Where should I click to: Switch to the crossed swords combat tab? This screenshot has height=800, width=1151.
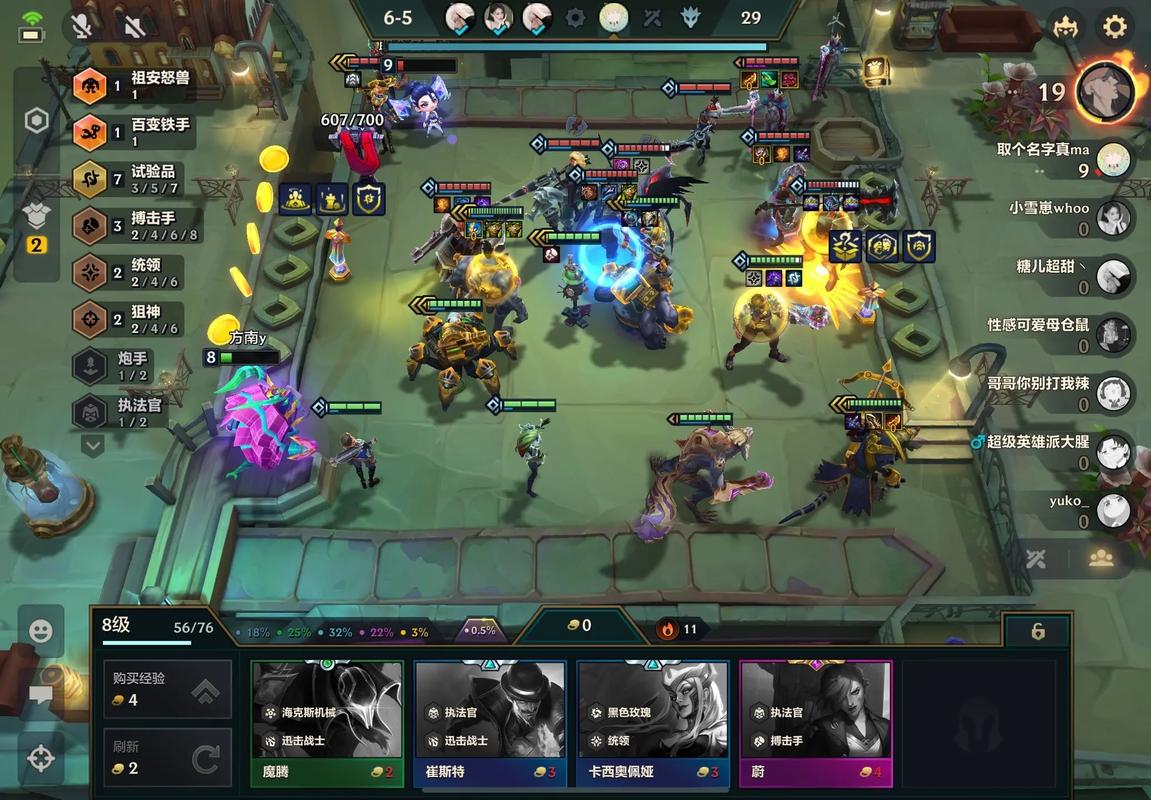coord(1036,559)
